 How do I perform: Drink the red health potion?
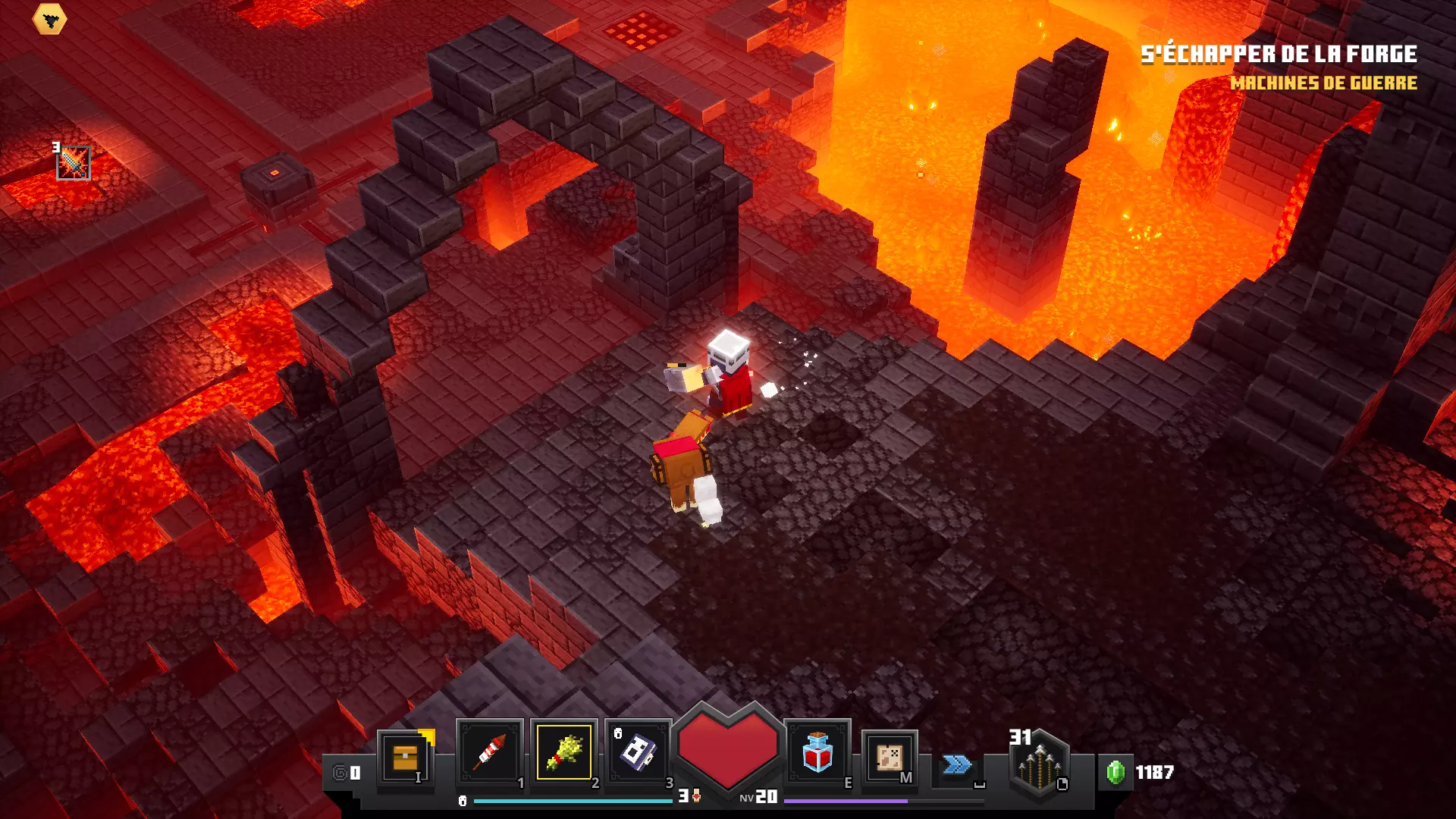coord(817,752)
